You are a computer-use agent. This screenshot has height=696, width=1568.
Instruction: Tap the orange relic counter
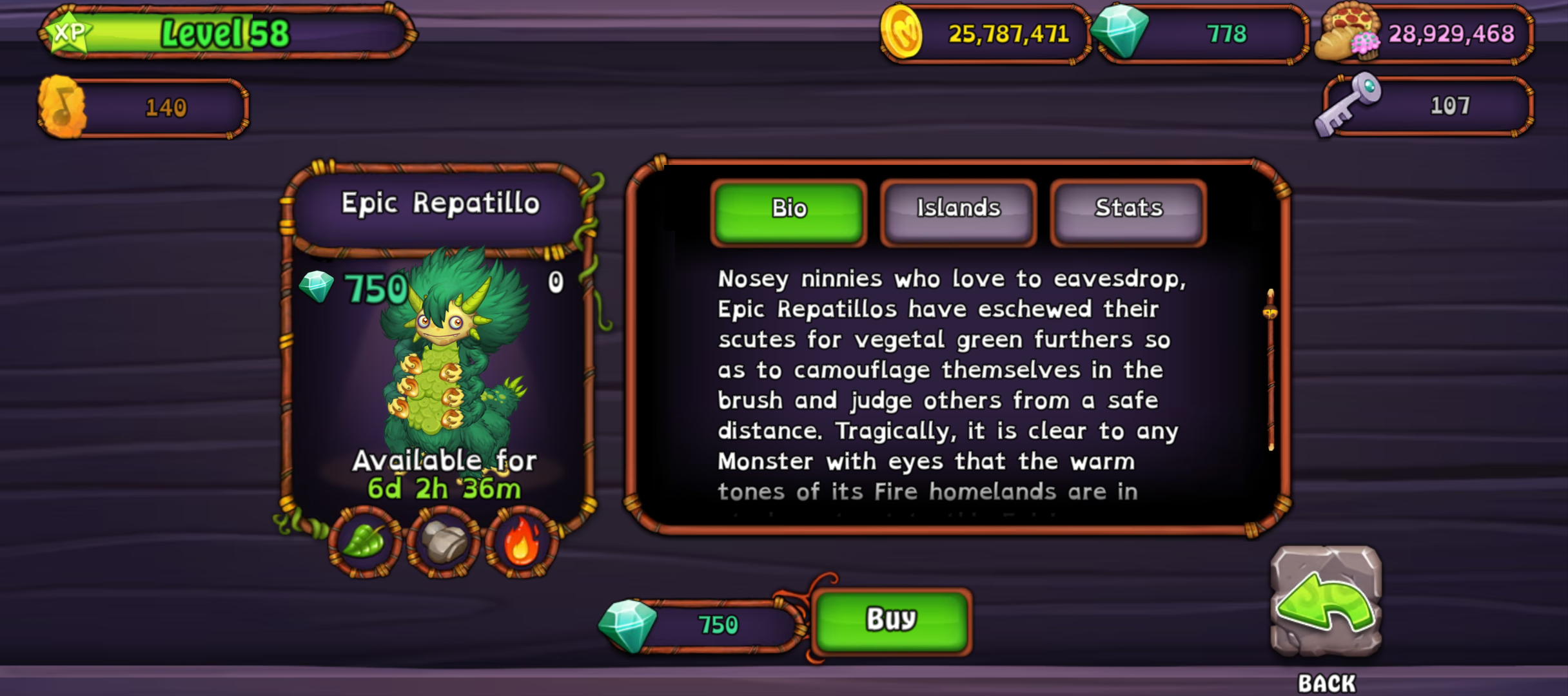[x=143, y=108]
